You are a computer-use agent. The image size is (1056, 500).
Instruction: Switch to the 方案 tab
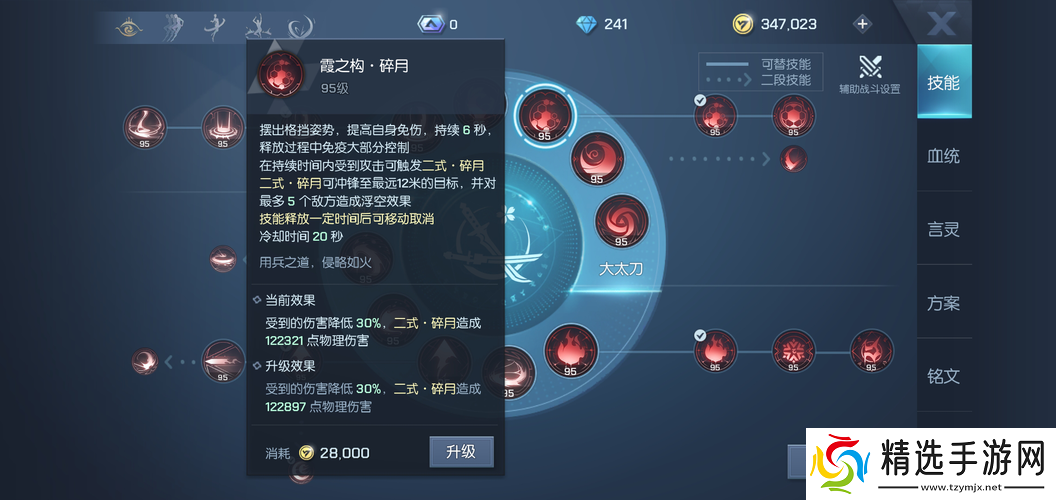pyautogui.click(x=942, y=303)
